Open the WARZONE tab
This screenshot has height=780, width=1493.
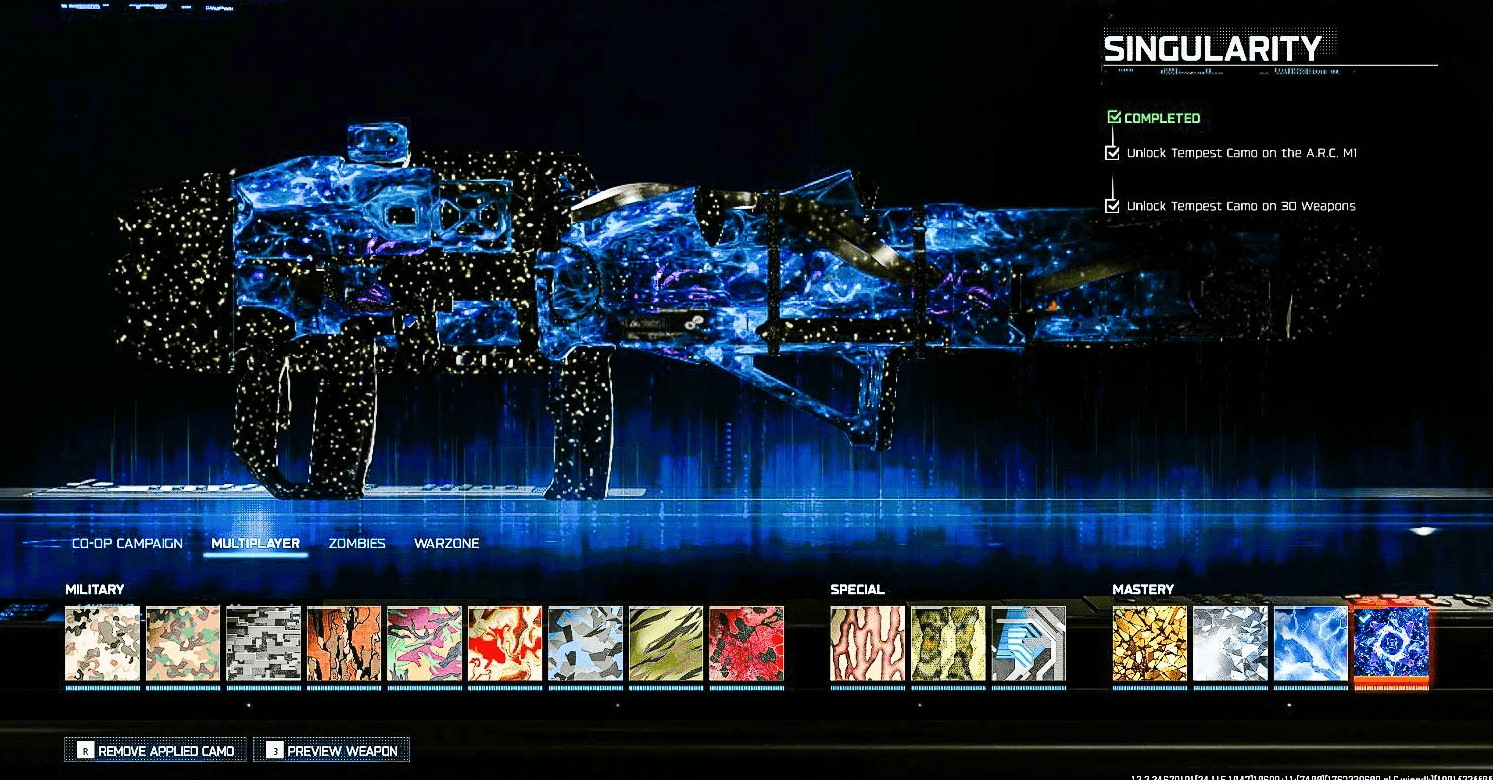click(447, 543)
